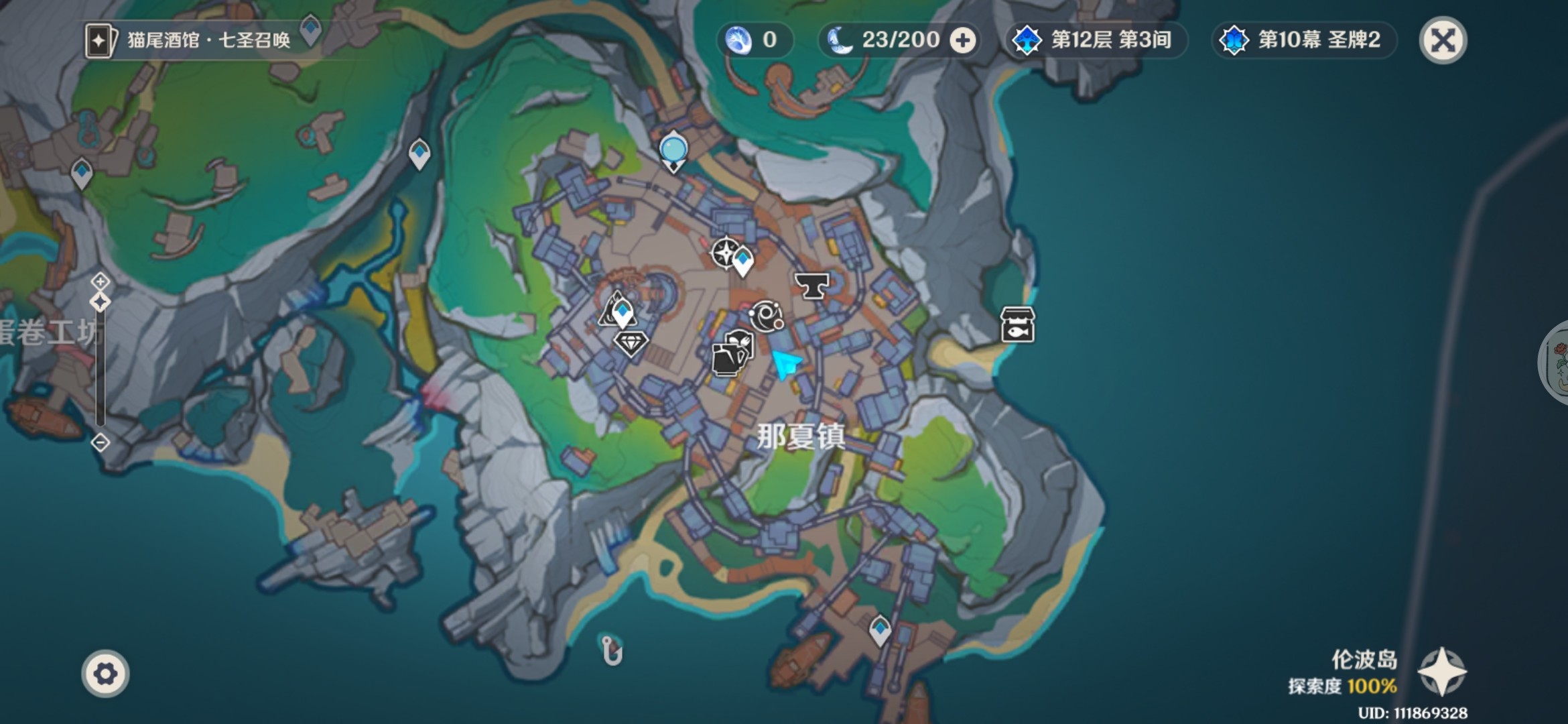Zoom out the map with minus button

tap(101, 442)
